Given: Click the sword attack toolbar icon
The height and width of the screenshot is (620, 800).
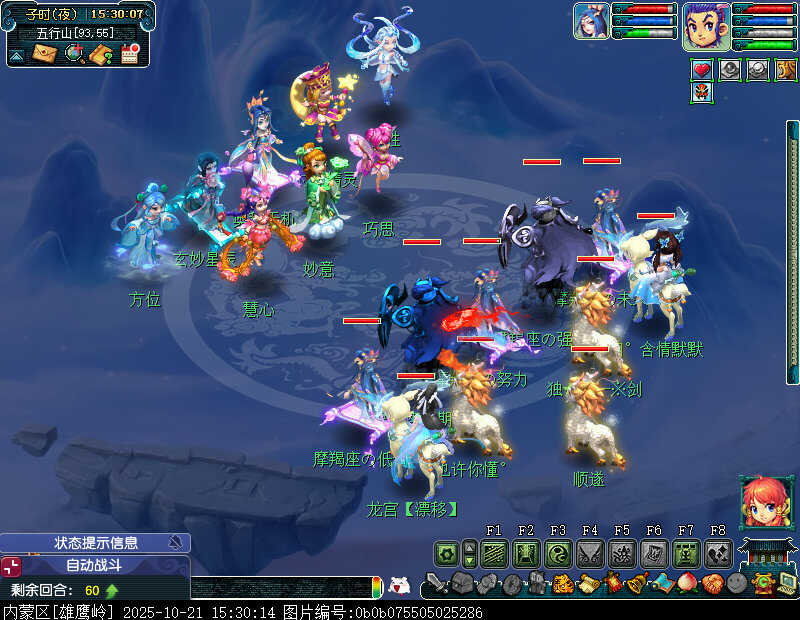Looking at the screenshot, I should click(x=436, y=582).
